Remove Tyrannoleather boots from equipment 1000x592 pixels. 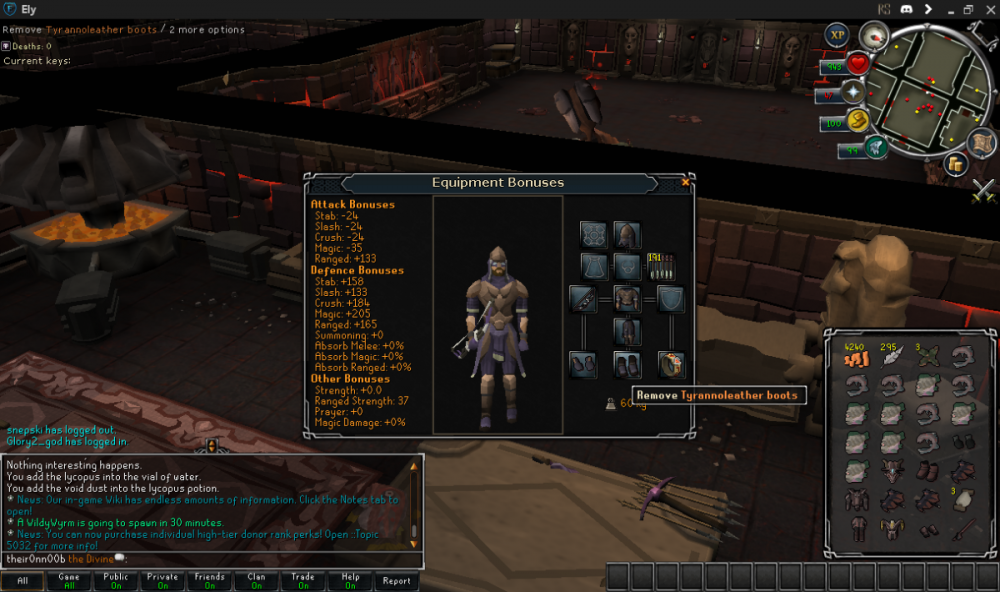pos(627,364)
